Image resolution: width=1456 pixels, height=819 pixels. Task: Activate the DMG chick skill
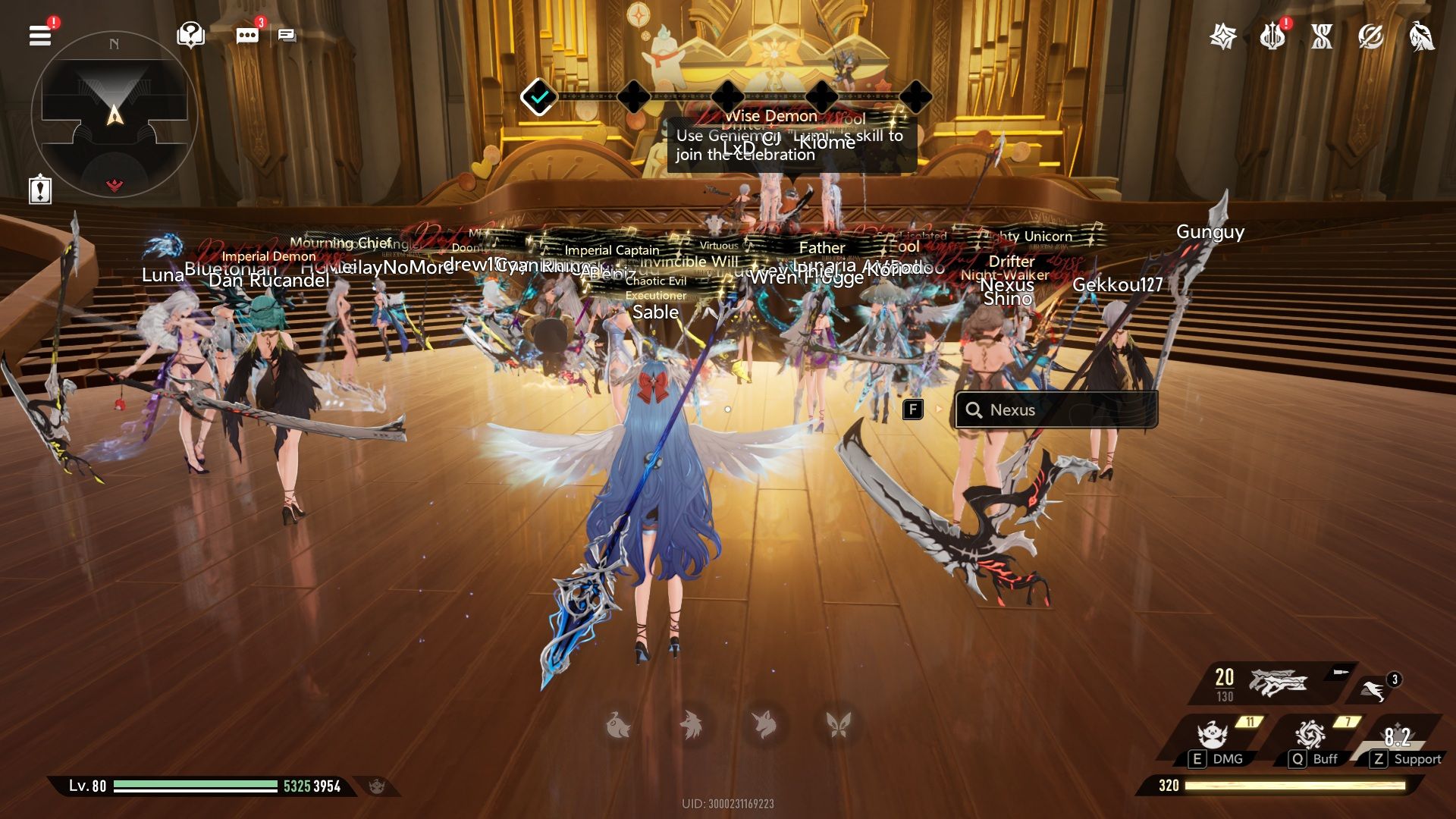(x=1213, y=736)
